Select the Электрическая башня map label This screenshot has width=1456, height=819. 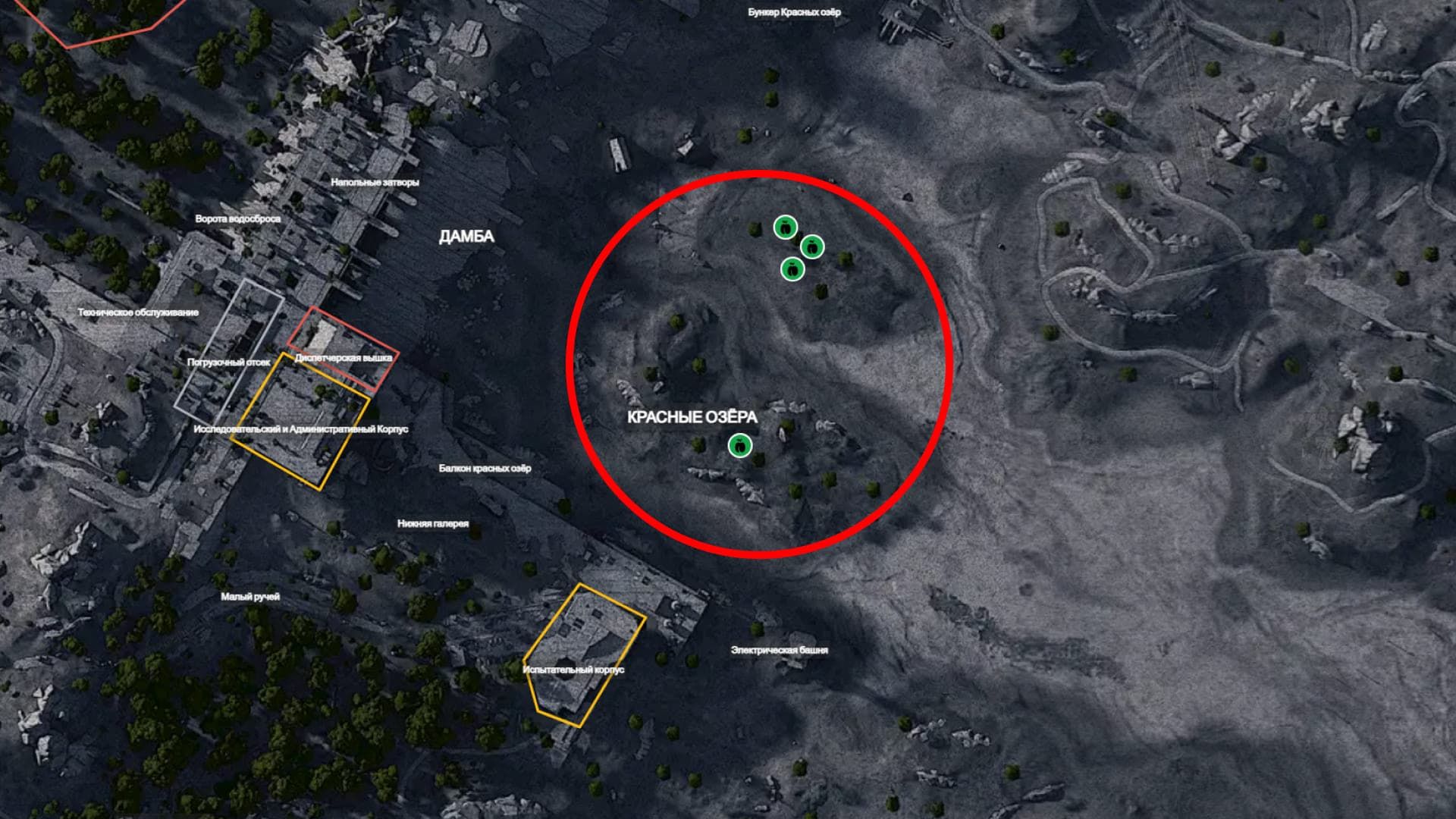tap(779, 650)
